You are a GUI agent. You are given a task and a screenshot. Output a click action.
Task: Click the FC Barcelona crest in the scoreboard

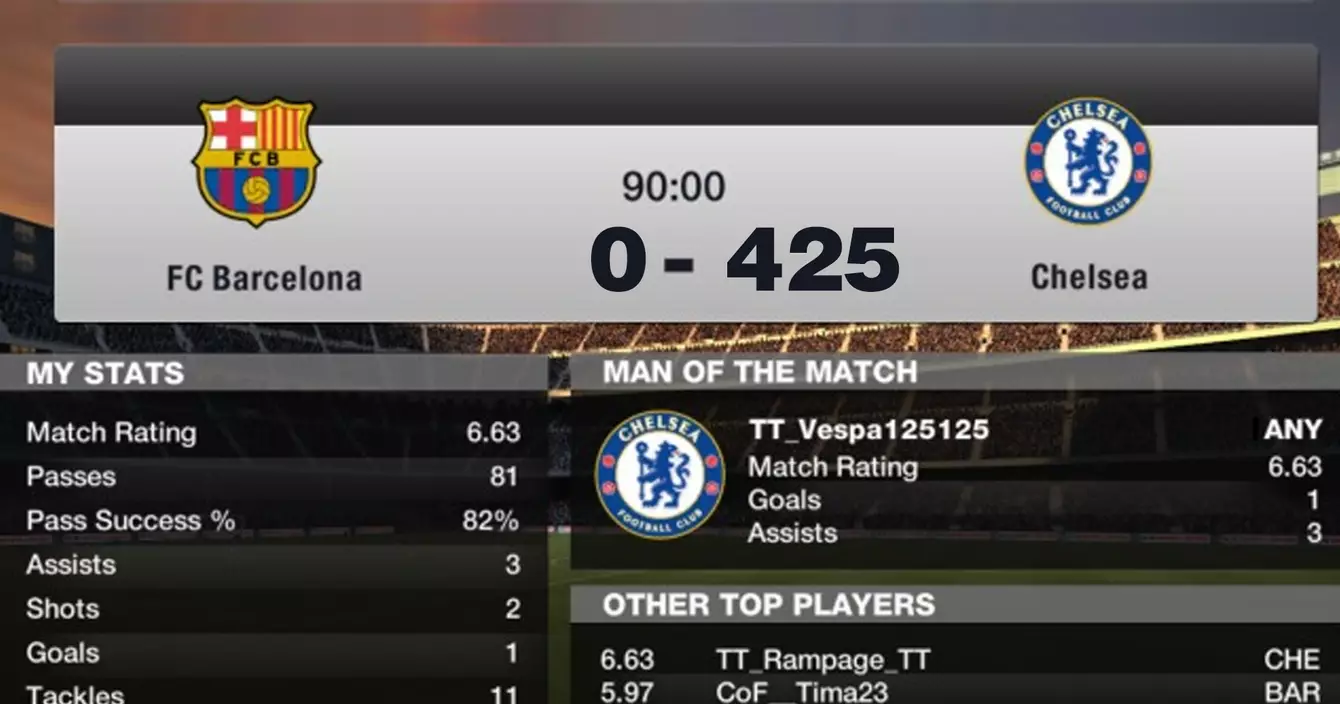click(256, 161)
